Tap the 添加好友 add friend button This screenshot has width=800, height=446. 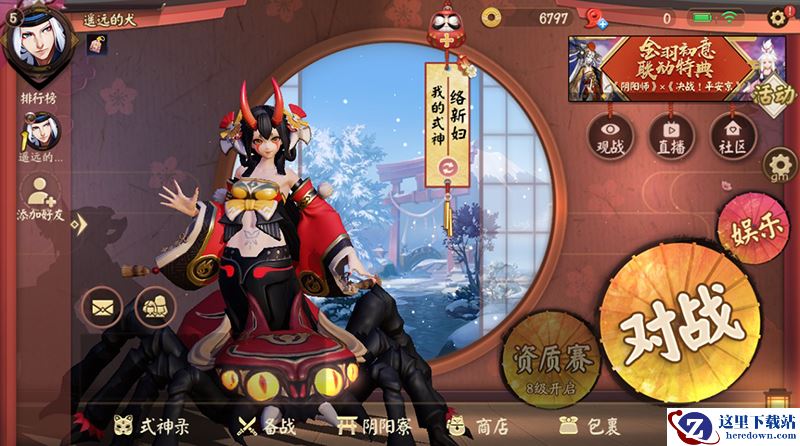[x=39, y=197]
